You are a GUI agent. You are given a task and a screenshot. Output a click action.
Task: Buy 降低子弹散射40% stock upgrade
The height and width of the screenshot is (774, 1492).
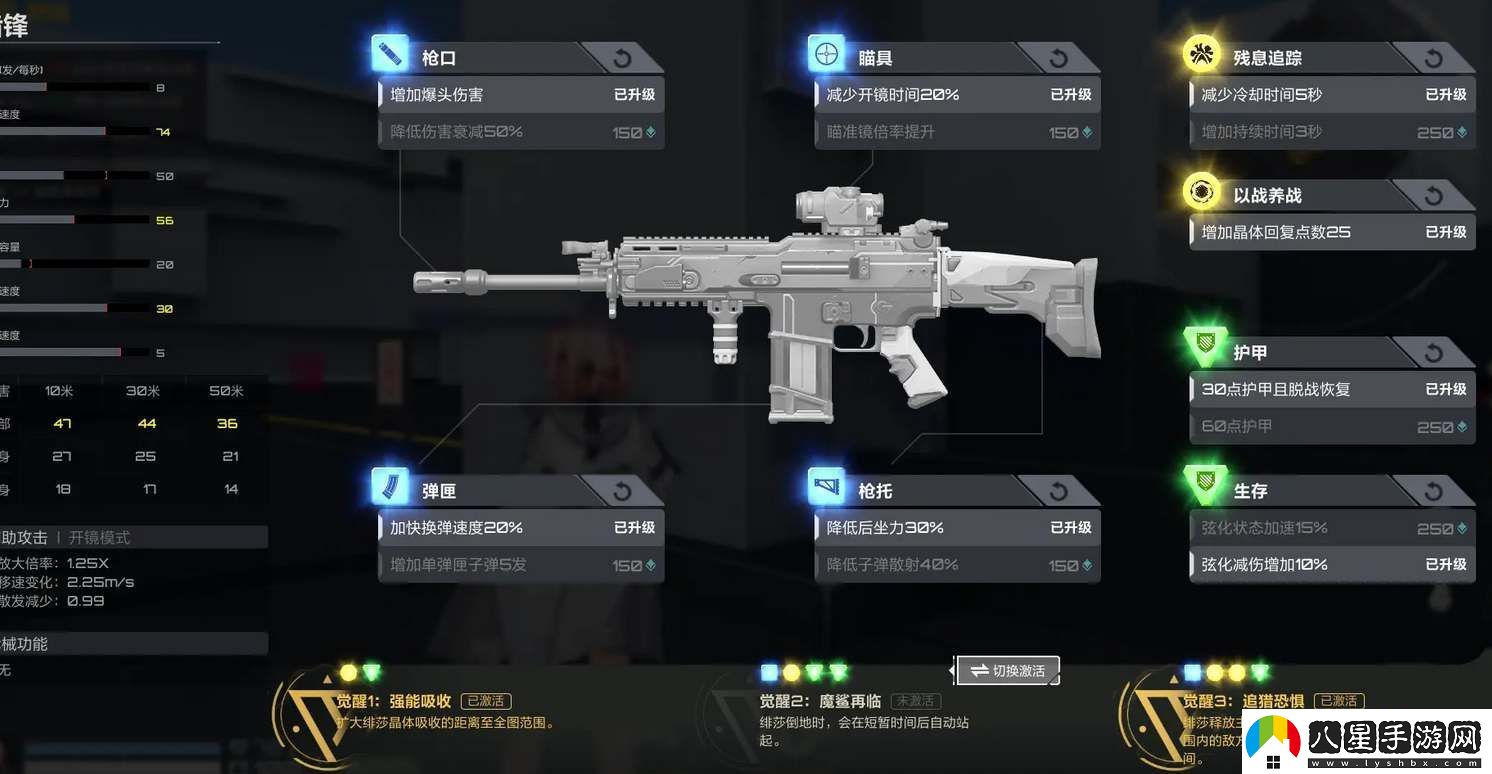pos(957,565)
